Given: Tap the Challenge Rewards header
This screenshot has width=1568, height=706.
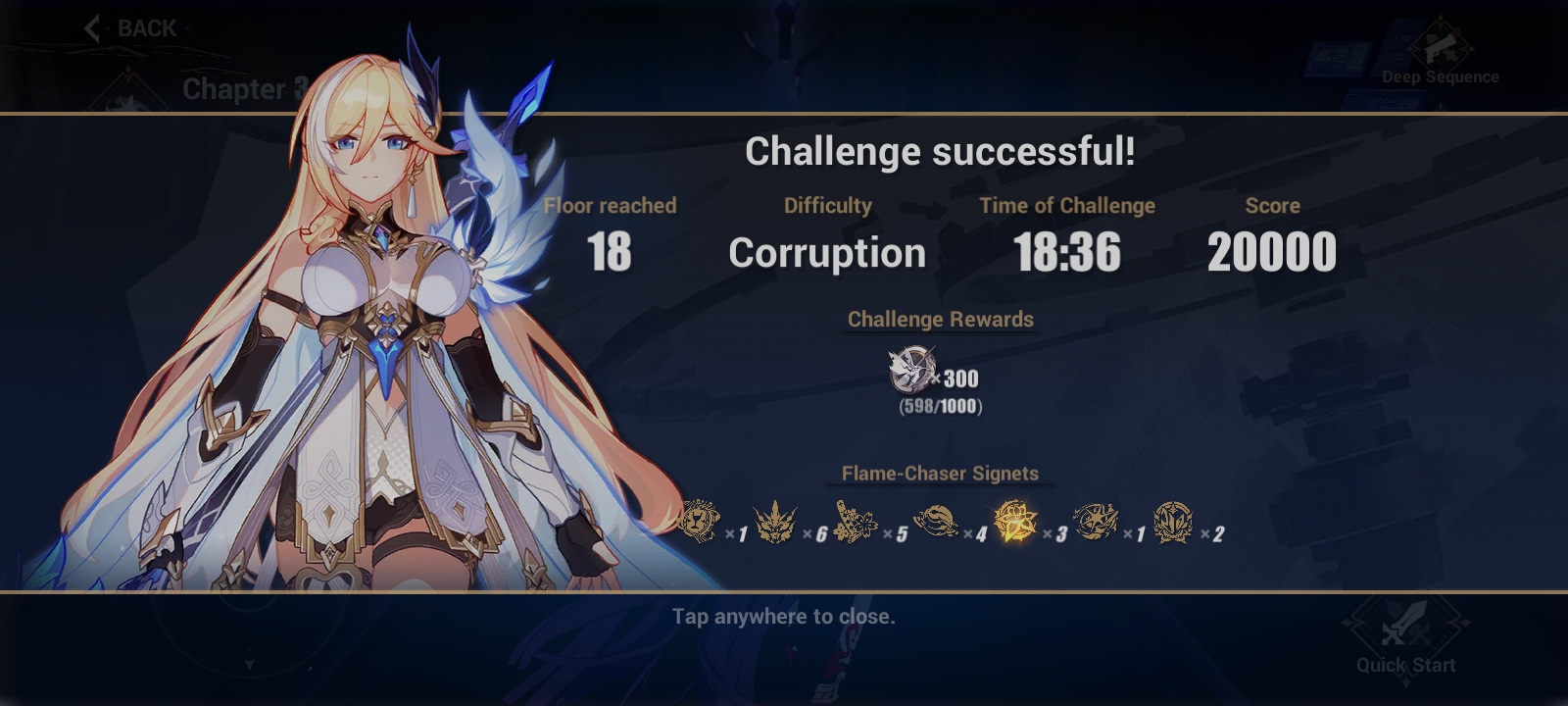Looking at the screenshot, I should pyautogui.click(x=941, y=319).
